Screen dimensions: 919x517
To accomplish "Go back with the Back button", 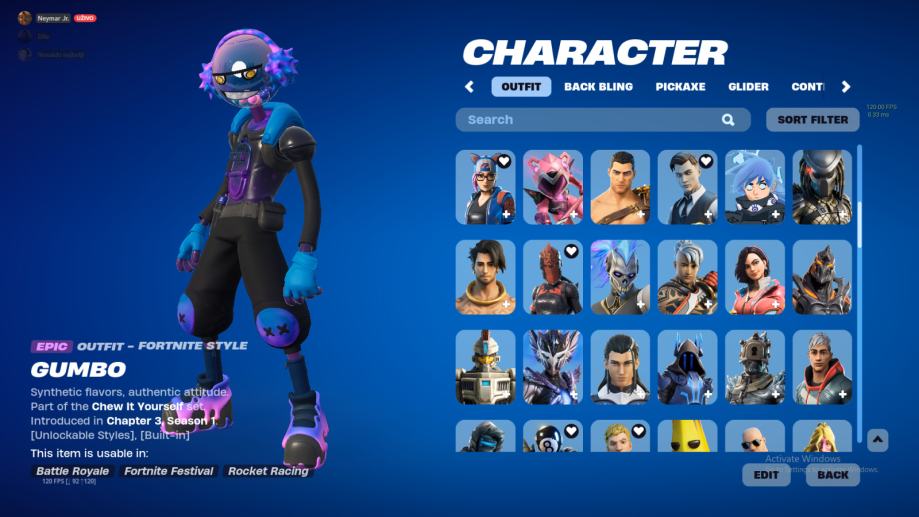I will point(832,475).
